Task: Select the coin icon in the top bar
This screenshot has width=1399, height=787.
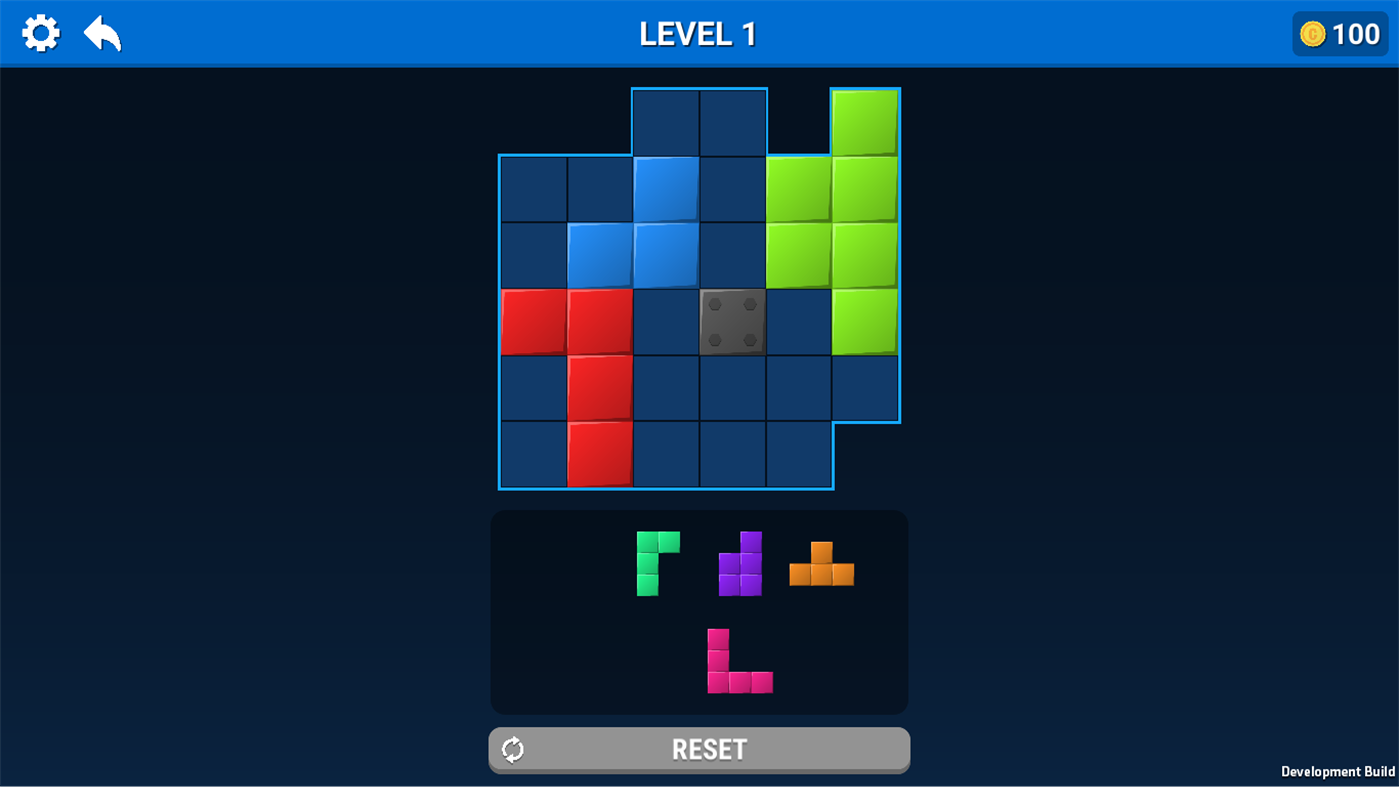Action: 1311,33
